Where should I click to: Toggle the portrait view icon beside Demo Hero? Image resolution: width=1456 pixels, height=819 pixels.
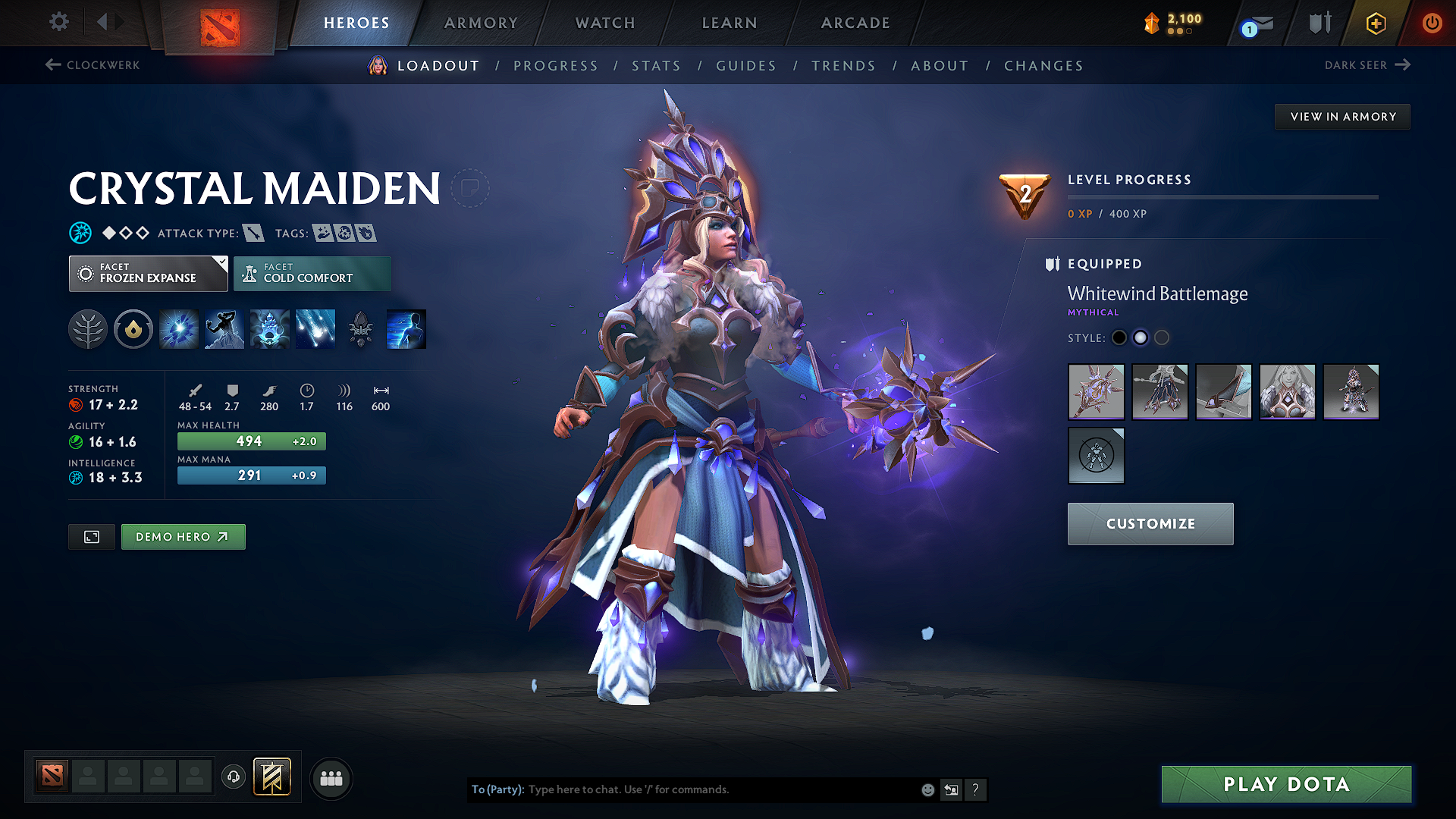(91, 536)
